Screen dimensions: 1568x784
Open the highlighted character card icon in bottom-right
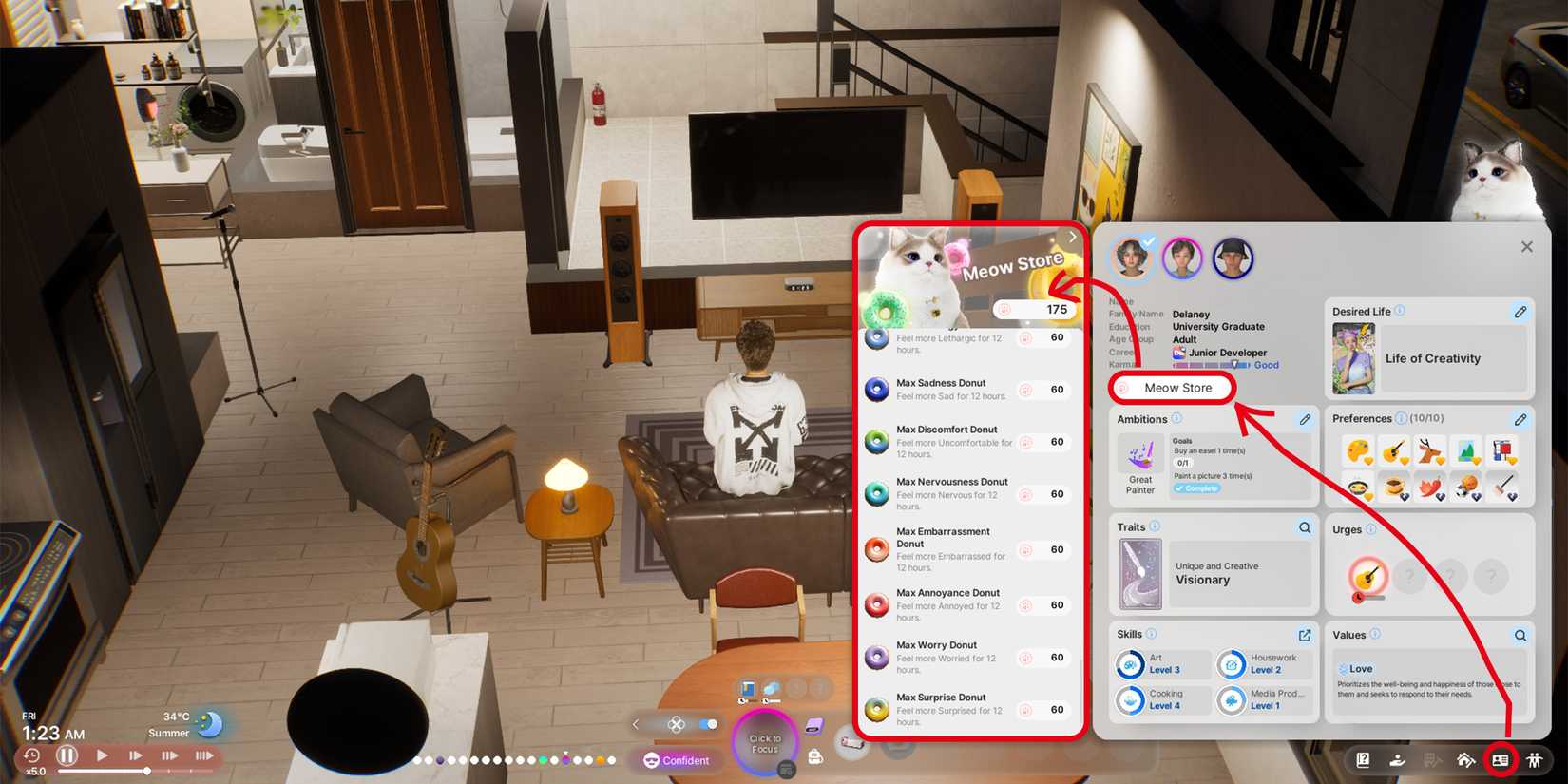1500,760
